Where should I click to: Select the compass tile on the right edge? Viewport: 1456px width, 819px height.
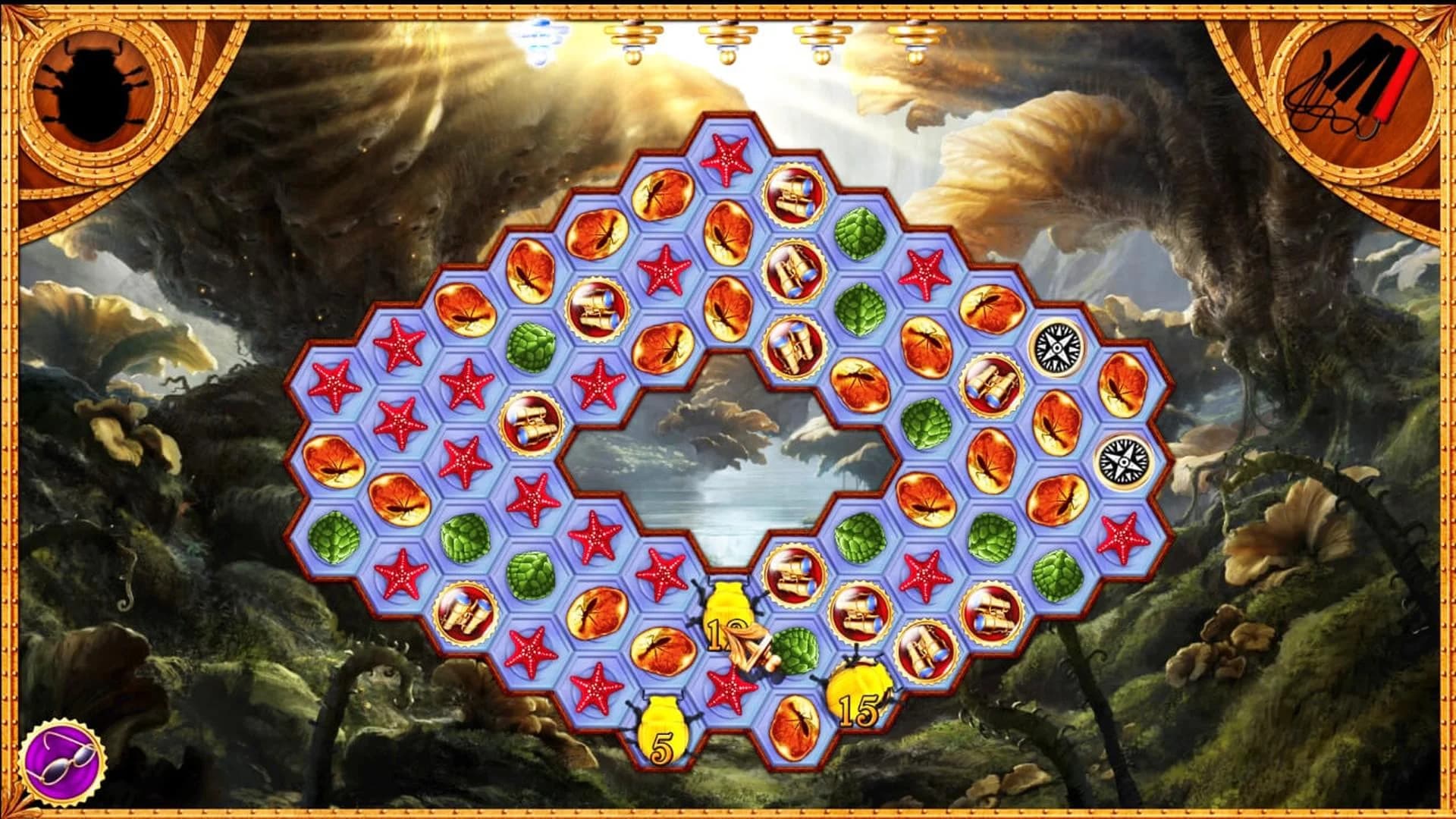1056,348
